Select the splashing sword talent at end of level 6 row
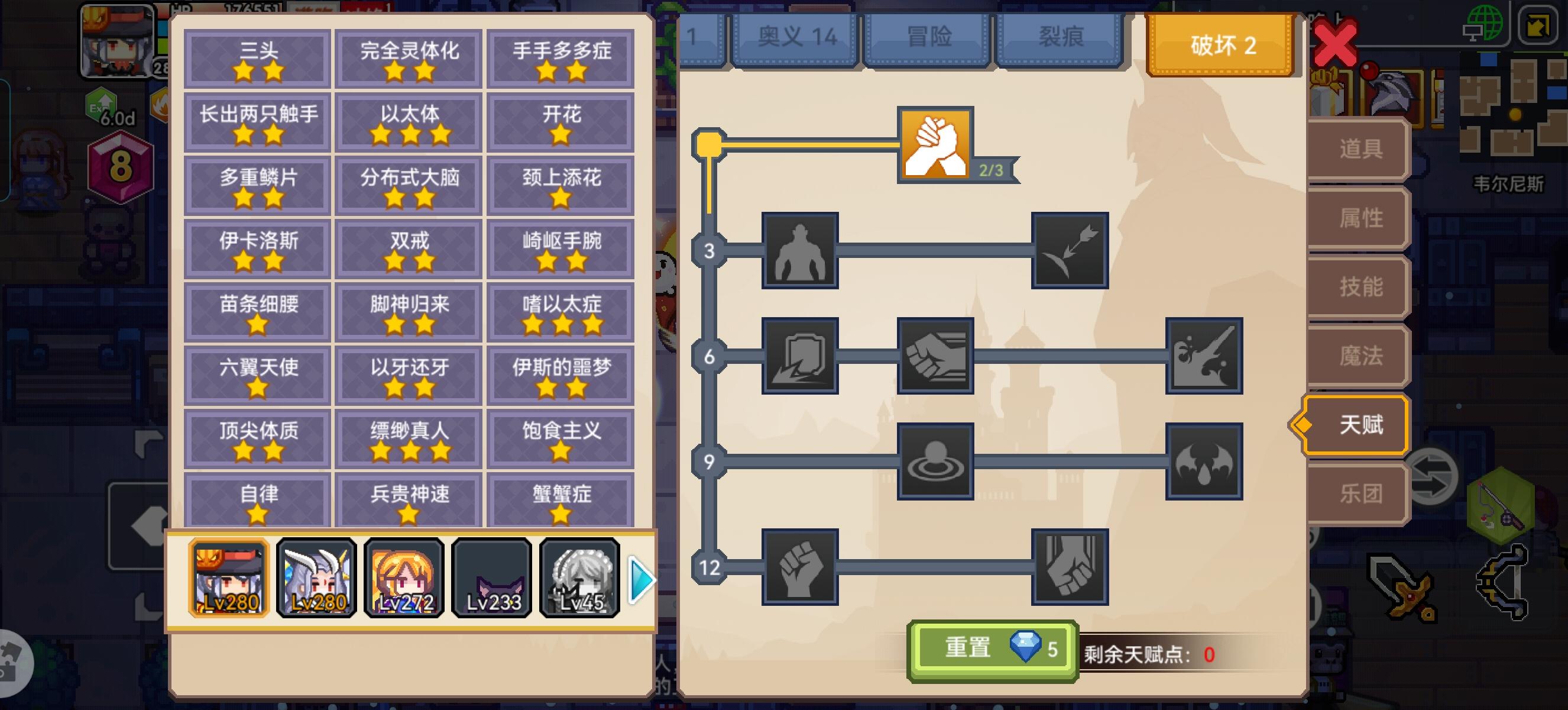Image resolution: width=1568 pixels, height=710 pixels. [1203, 357]
